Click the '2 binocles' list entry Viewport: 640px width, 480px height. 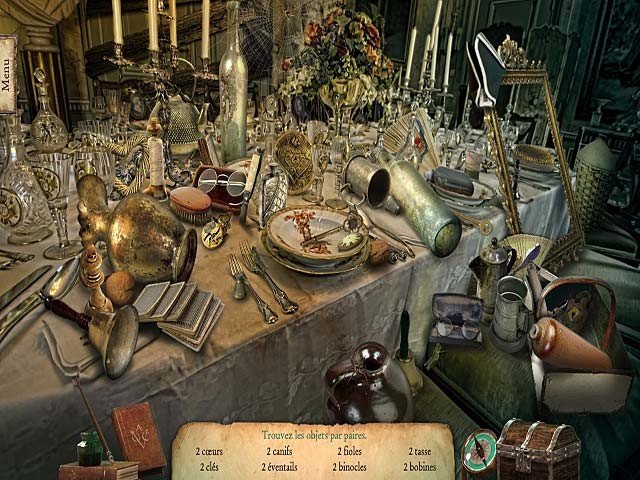tap(350, 466)
